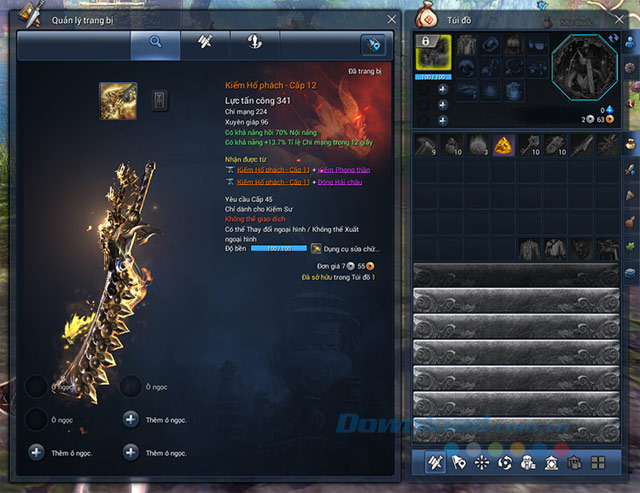This screenshot has width=640, height=493.
Task: Select the pickaxe item with count 9
Action: click(426, 146)
